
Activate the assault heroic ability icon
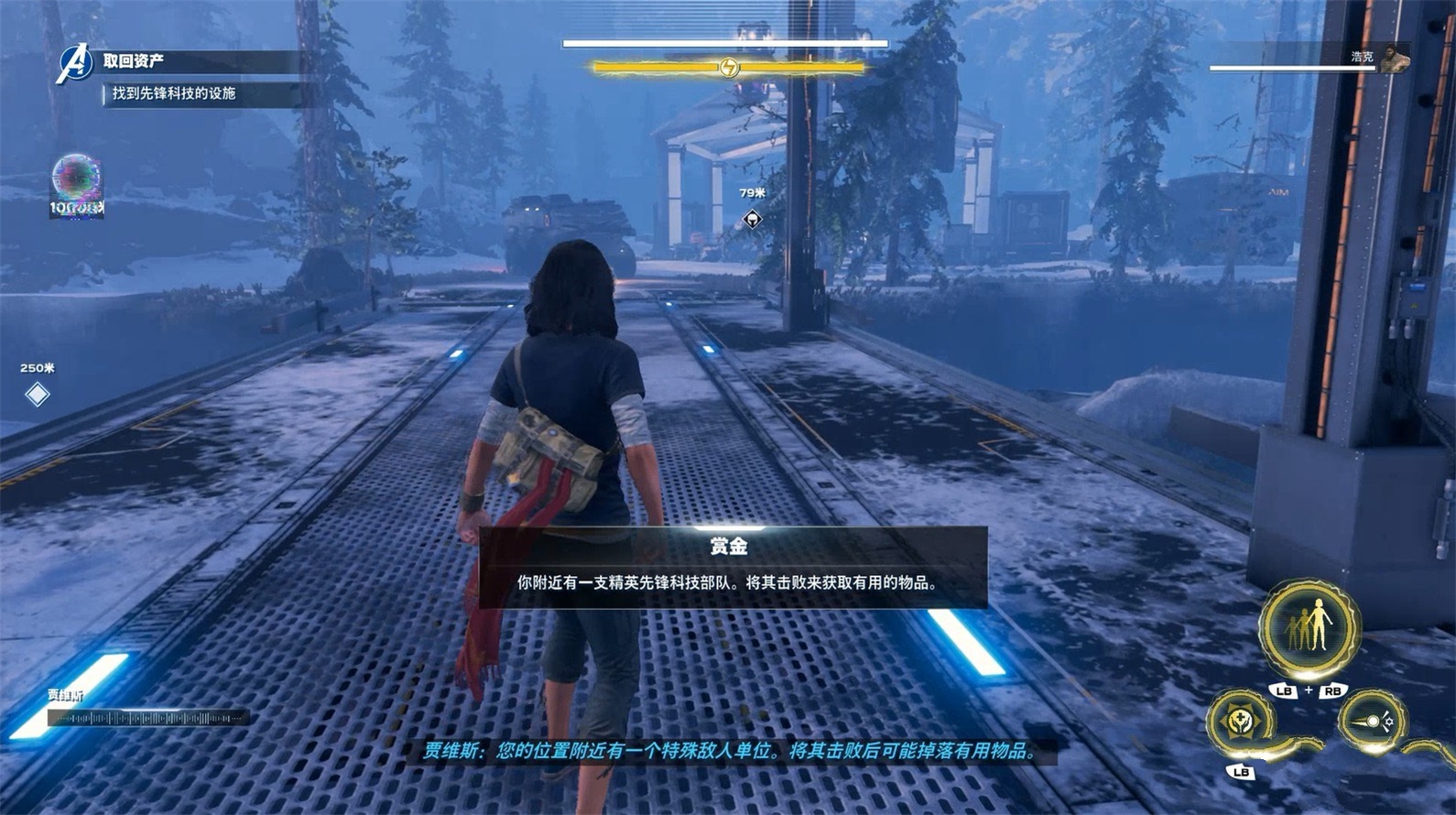click(x=1371, y=723)
